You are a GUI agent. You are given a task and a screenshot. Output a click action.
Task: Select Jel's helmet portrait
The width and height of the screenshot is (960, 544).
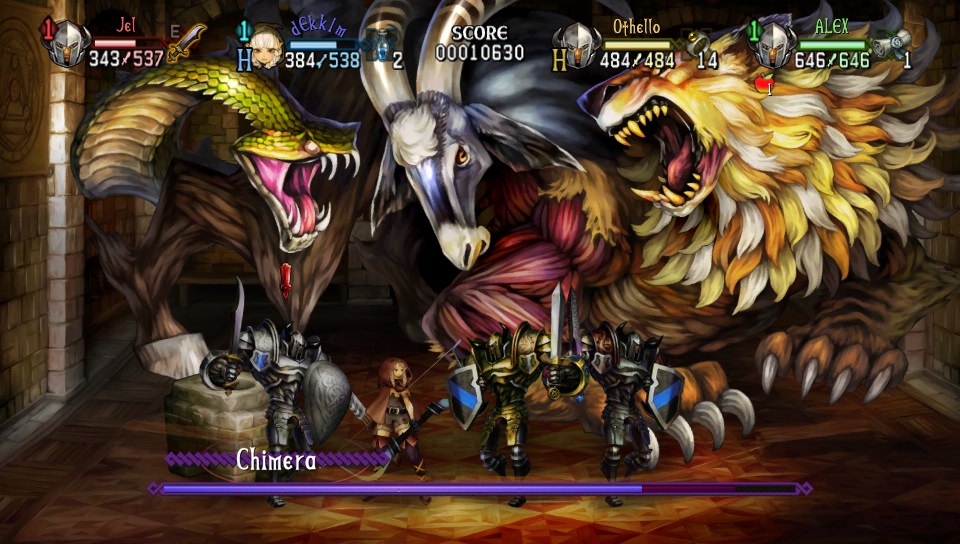[70, 44]
